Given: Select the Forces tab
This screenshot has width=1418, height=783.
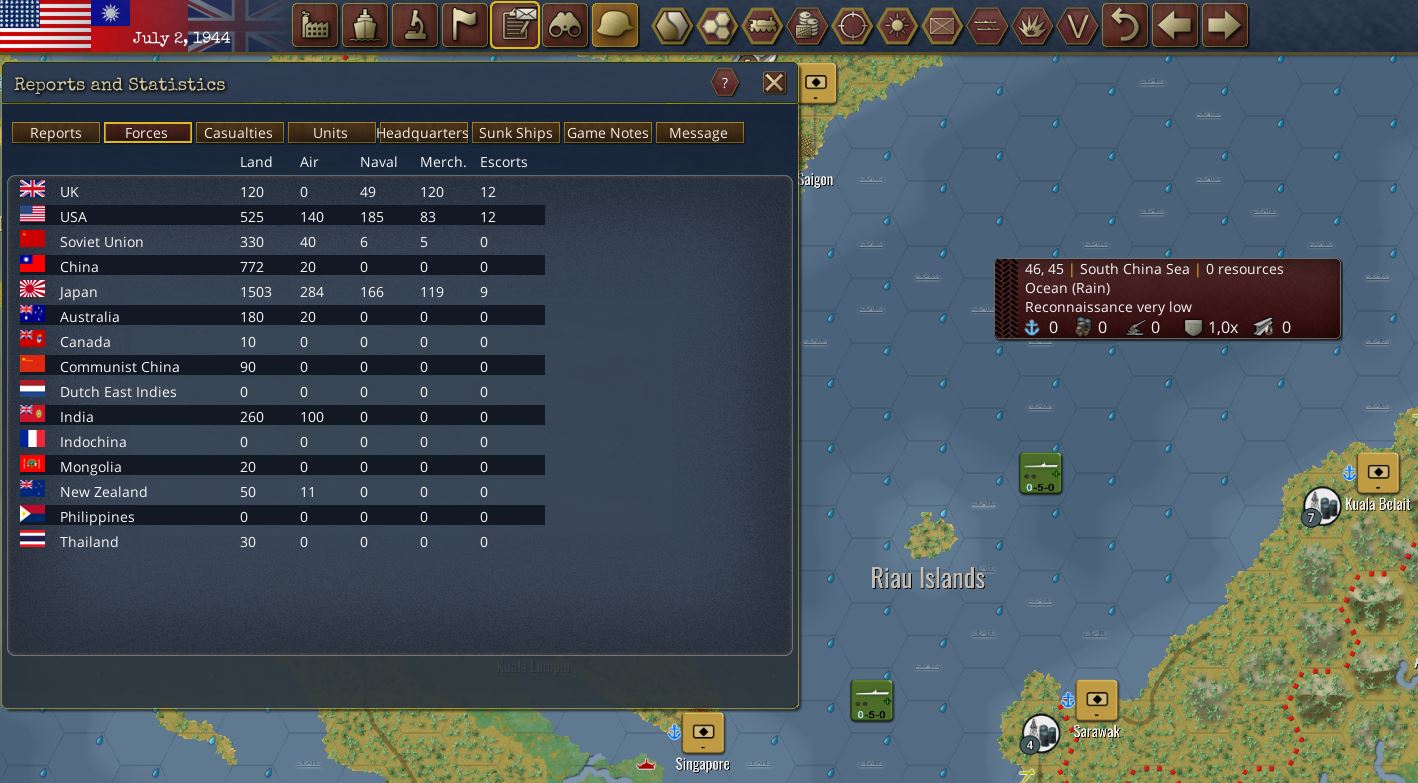Looking at the screenshot, I should (x=147, y=133).
